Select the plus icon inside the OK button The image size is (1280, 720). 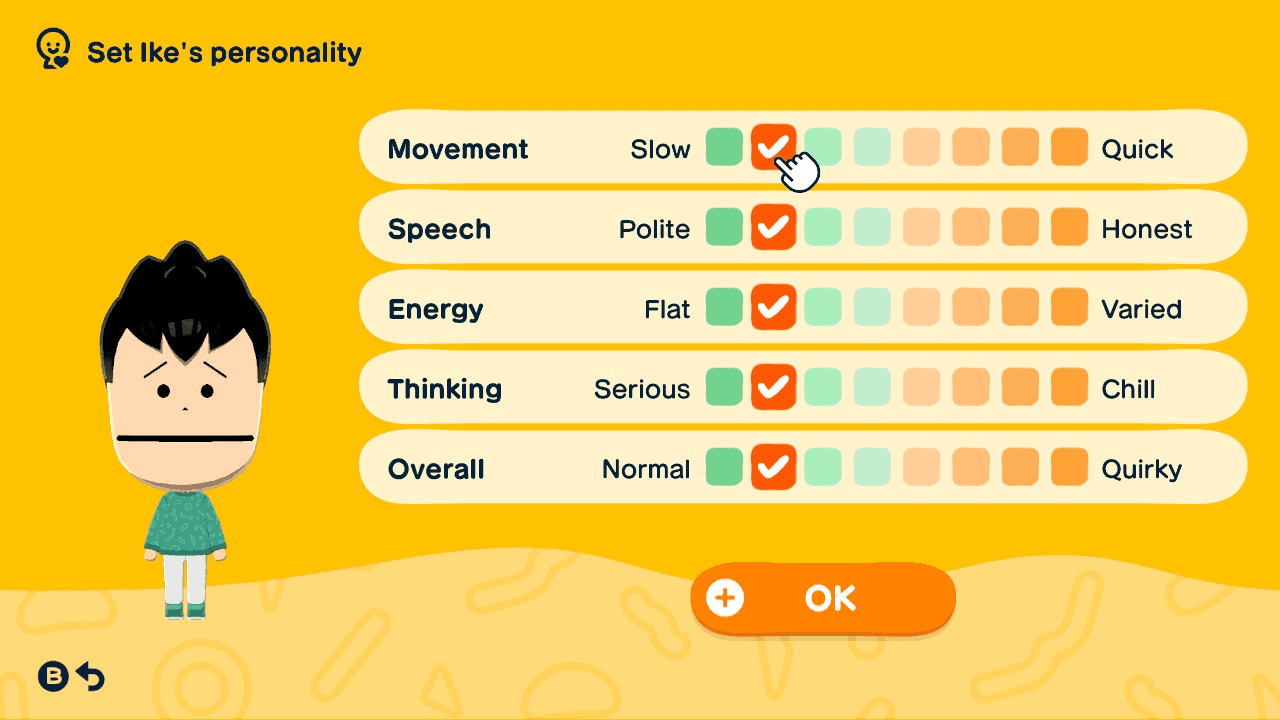pos(724,597)
